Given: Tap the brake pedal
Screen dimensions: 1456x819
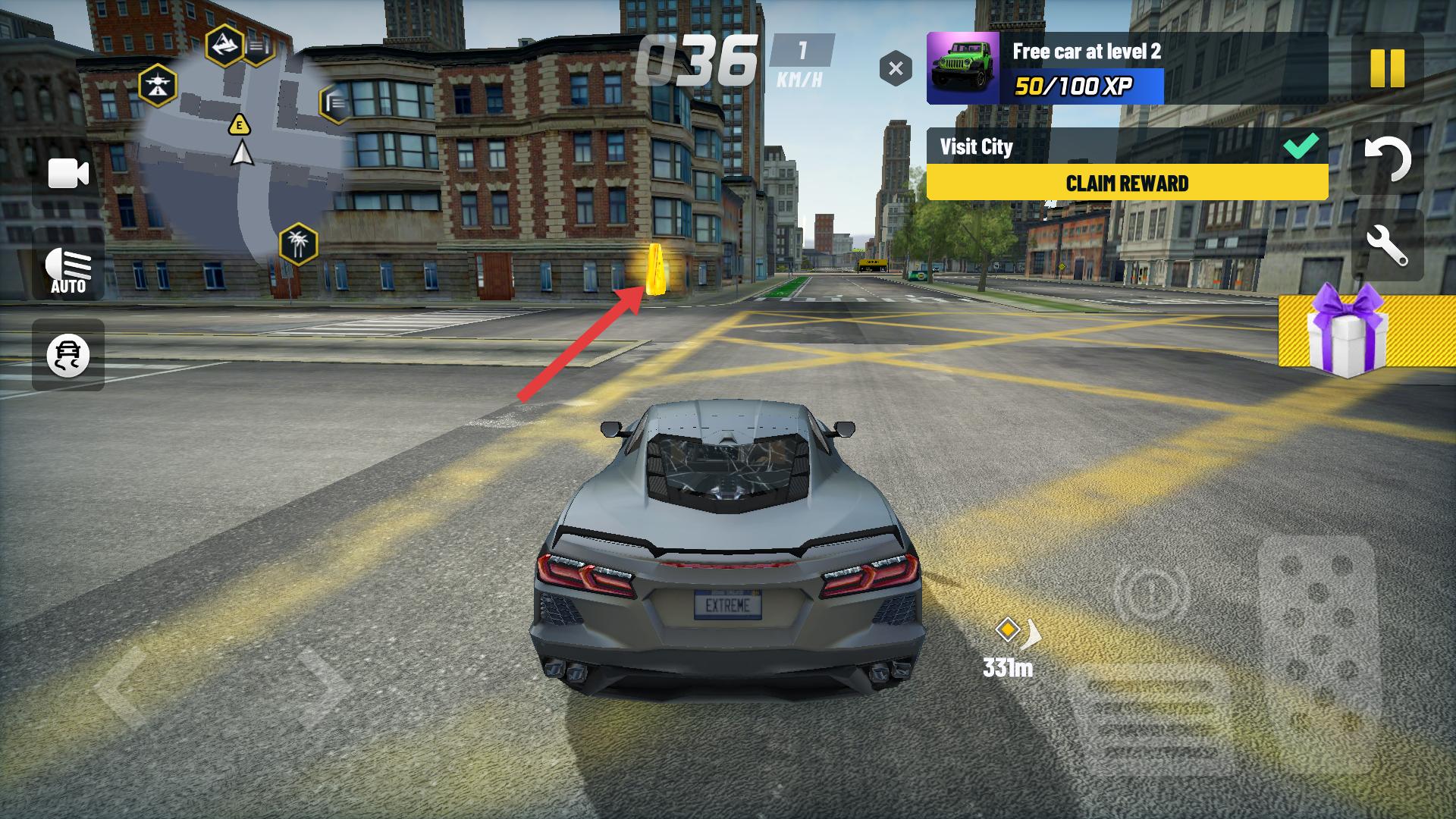Looking at the screenshot, I should [1147, 717].
